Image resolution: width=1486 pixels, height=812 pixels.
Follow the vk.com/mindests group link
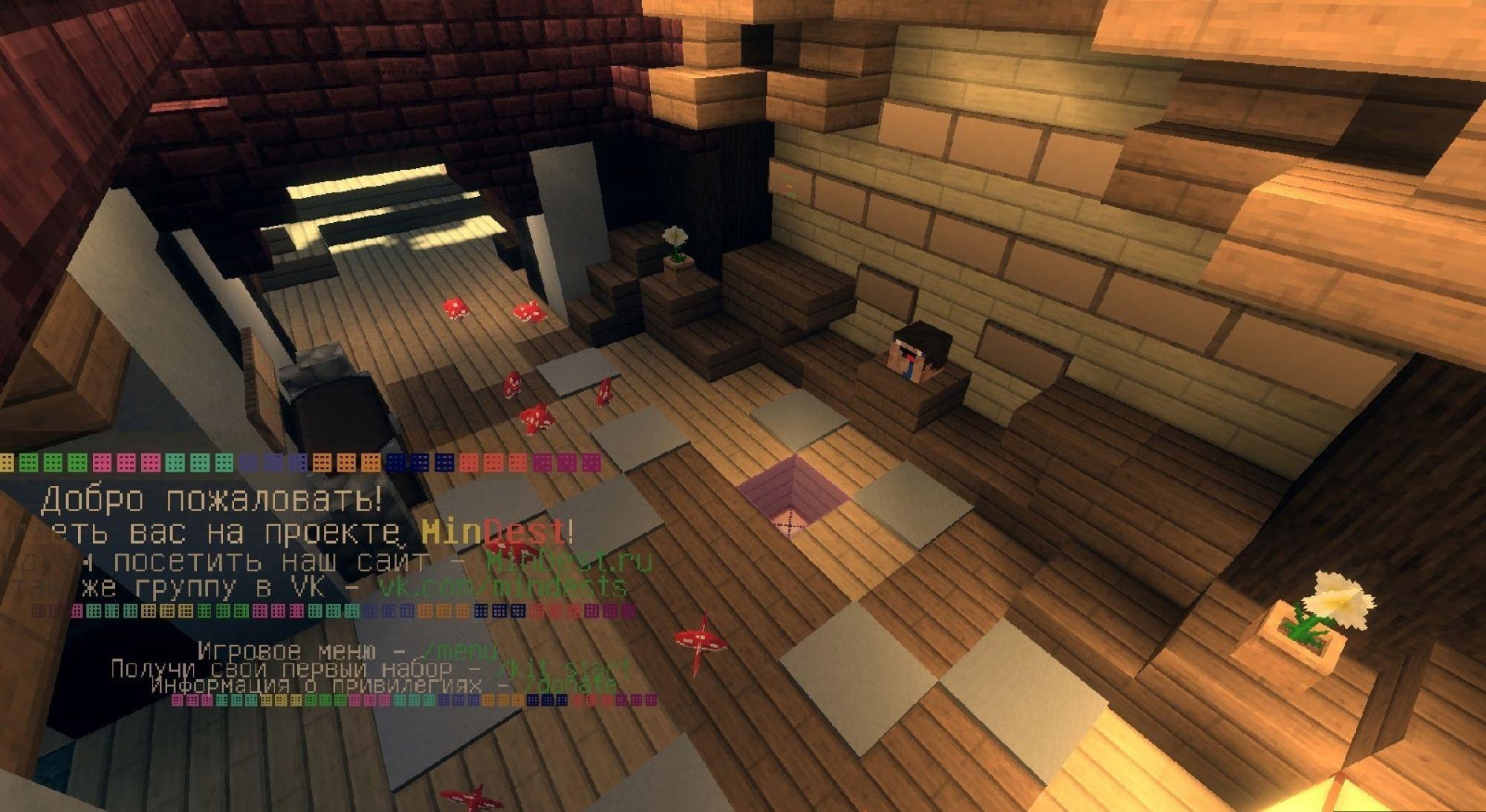pos(503,587)
